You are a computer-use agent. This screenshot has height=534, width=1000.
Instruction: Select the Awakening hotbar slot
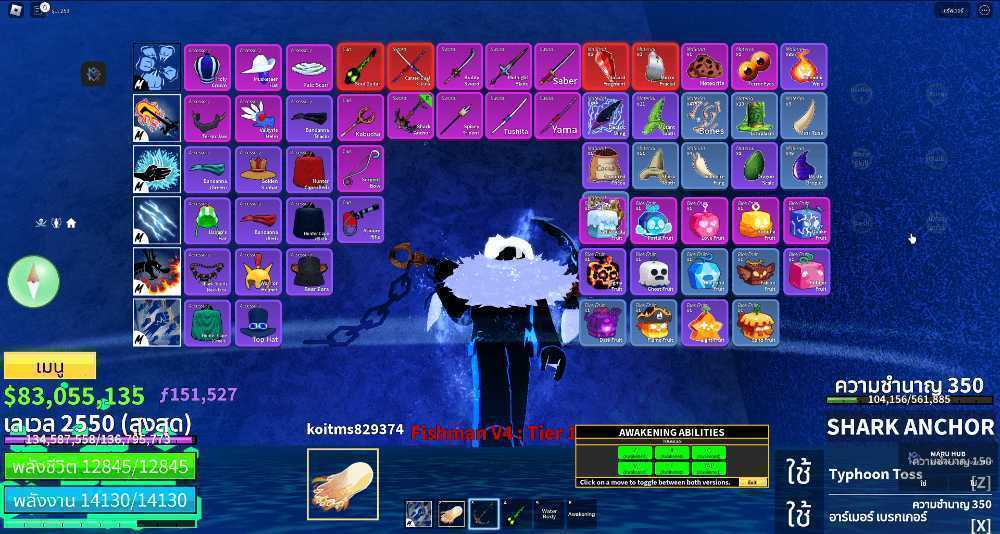583,513
